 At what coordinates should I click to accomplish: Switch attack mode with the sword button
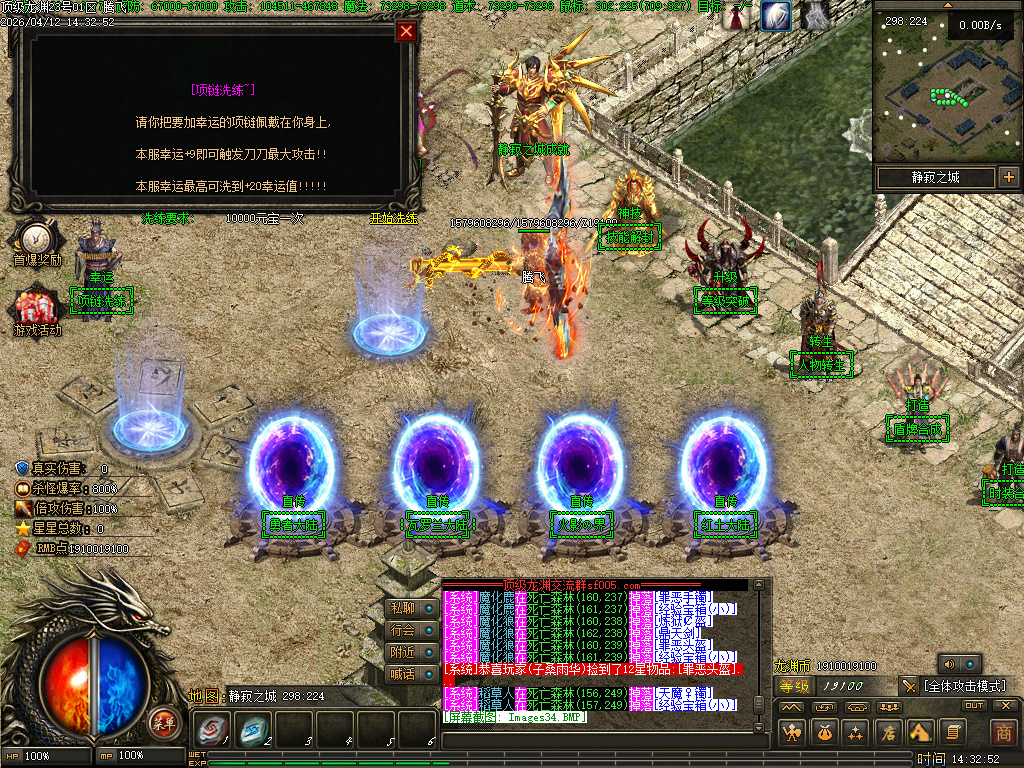coord(908,686)
